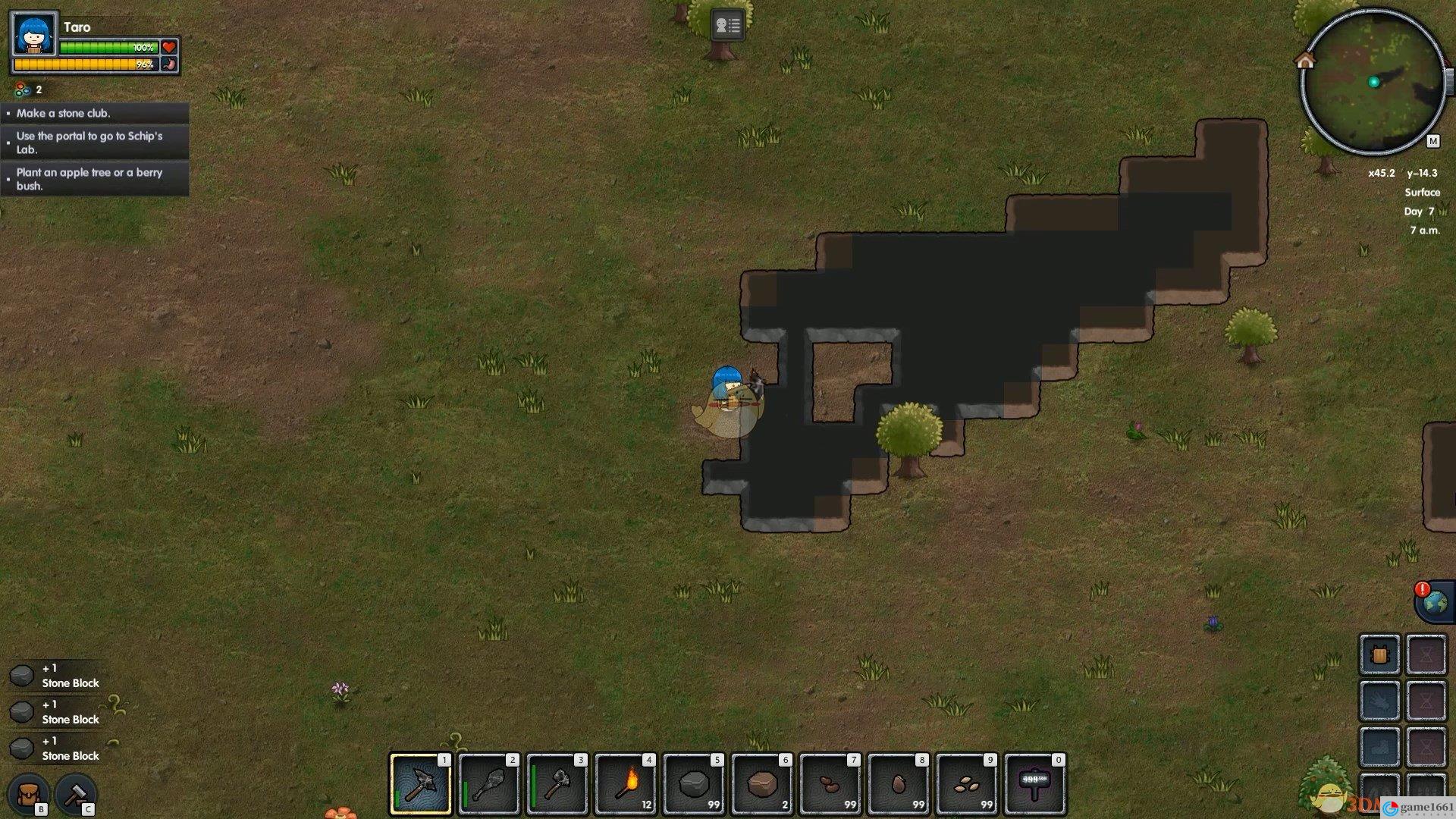Open the backpack inventory button
Viewport: 1456px width, 819px height.
29,794
